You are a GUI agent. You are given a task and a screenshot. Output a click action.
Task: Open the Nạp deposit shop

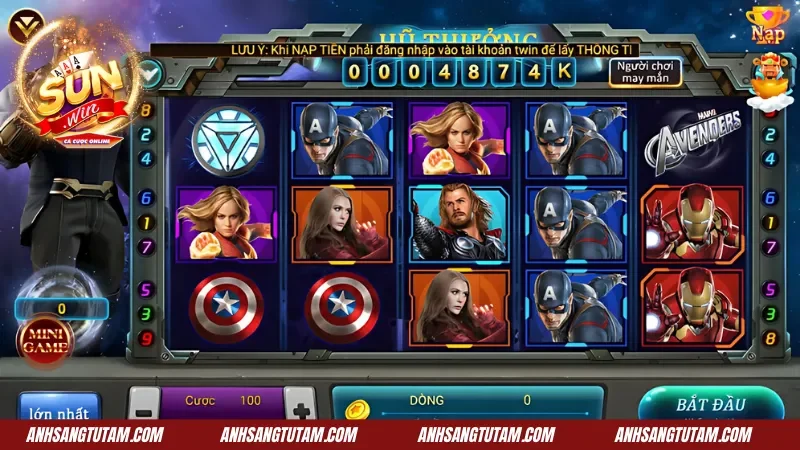pyautogui.click(x=768, y=25)
